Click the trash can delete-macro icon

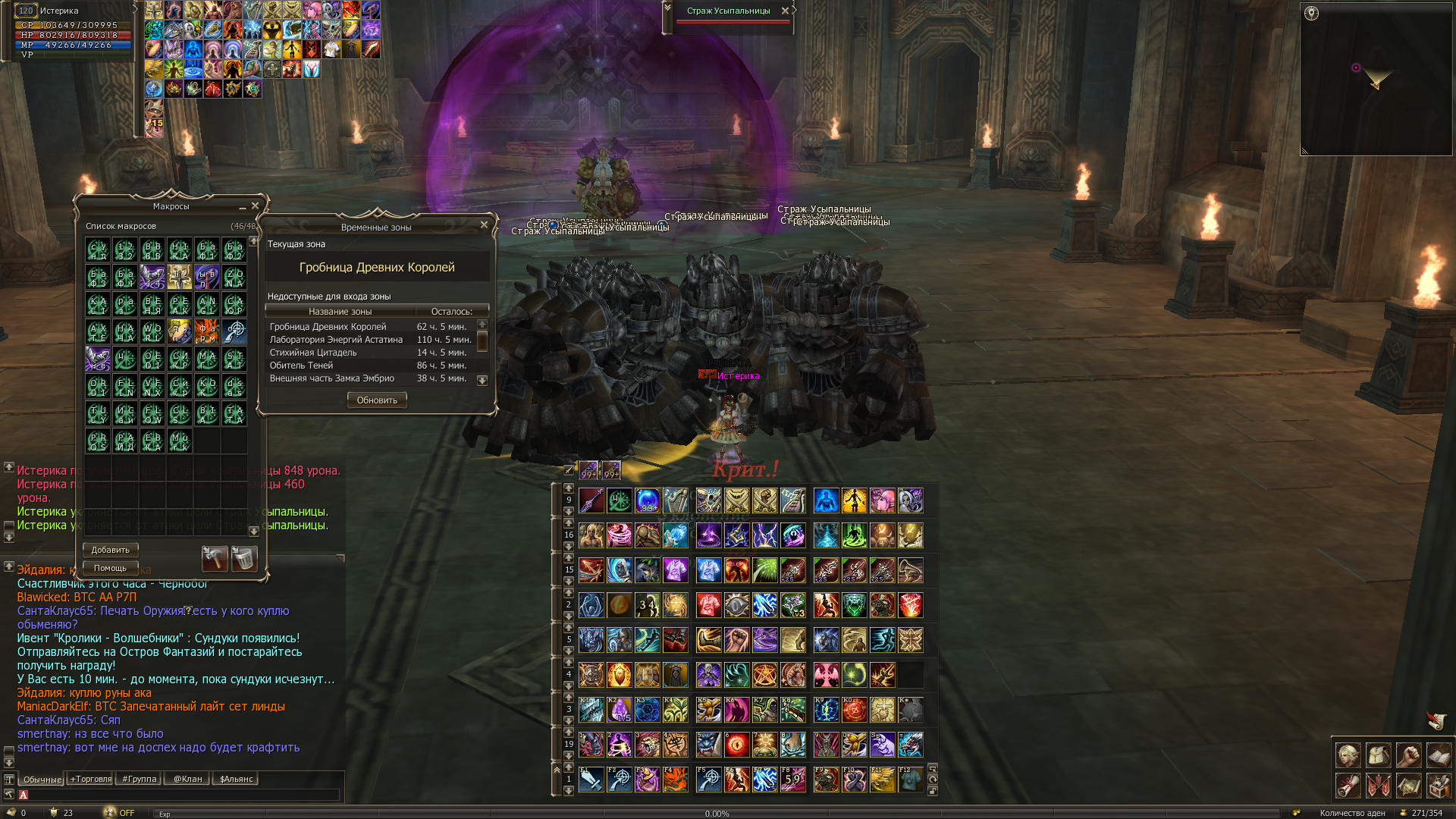tap(244, 559)
